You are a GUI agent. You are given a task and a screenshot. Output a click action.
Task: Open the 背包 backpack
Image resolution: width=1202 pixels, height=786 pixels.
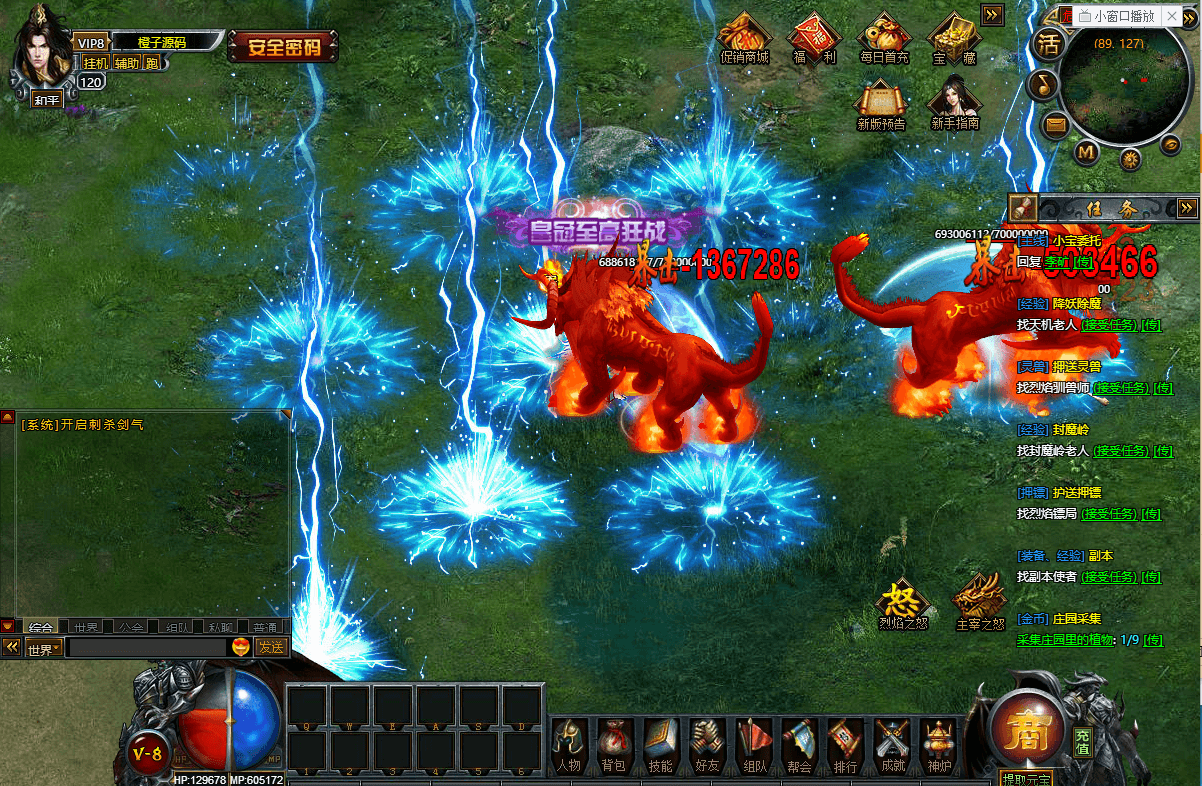pyautogui.click(x=613, y=745)
